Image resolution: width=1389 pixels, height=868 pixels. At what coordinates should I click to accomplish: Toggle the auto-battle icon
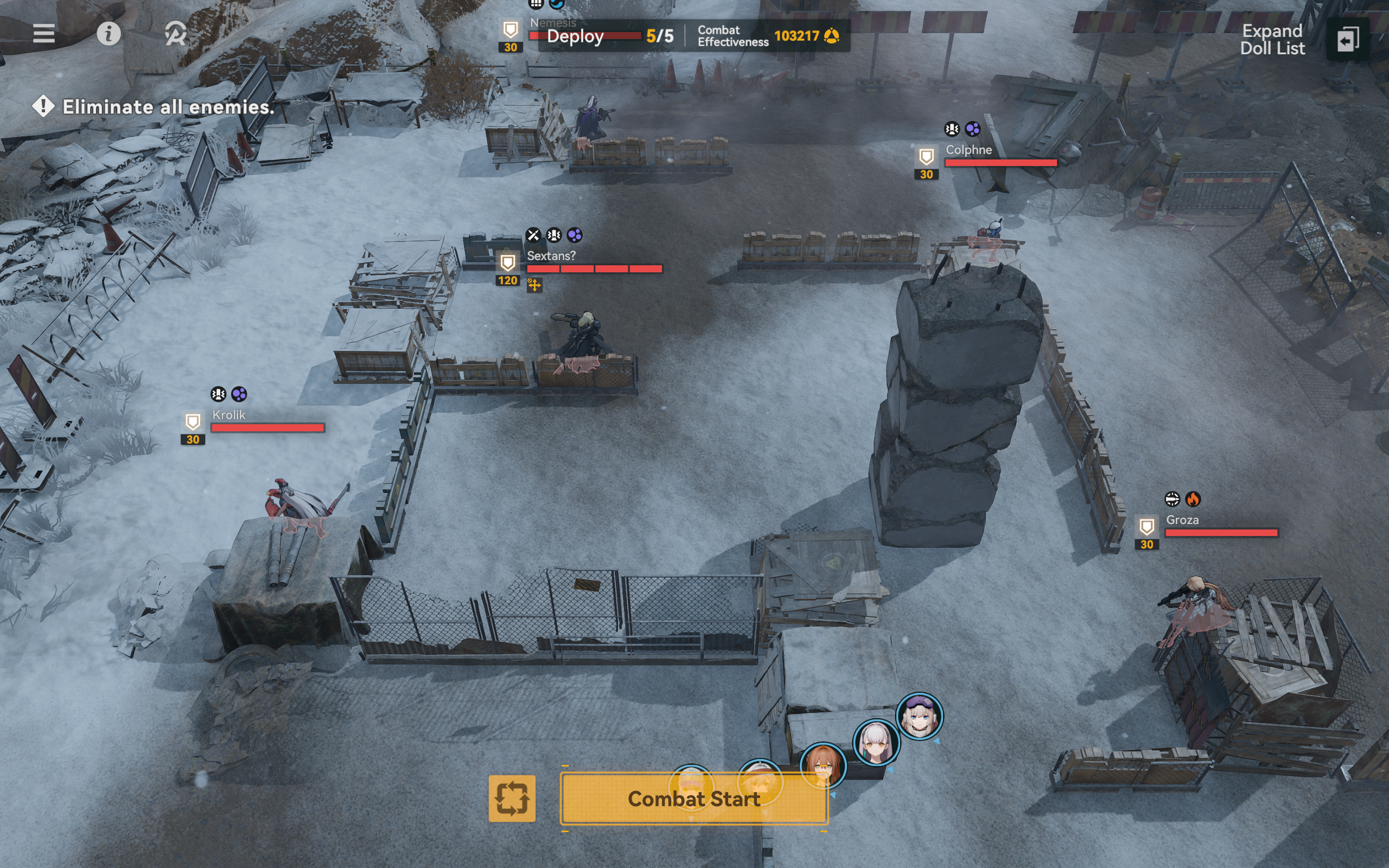click(175, 33)
